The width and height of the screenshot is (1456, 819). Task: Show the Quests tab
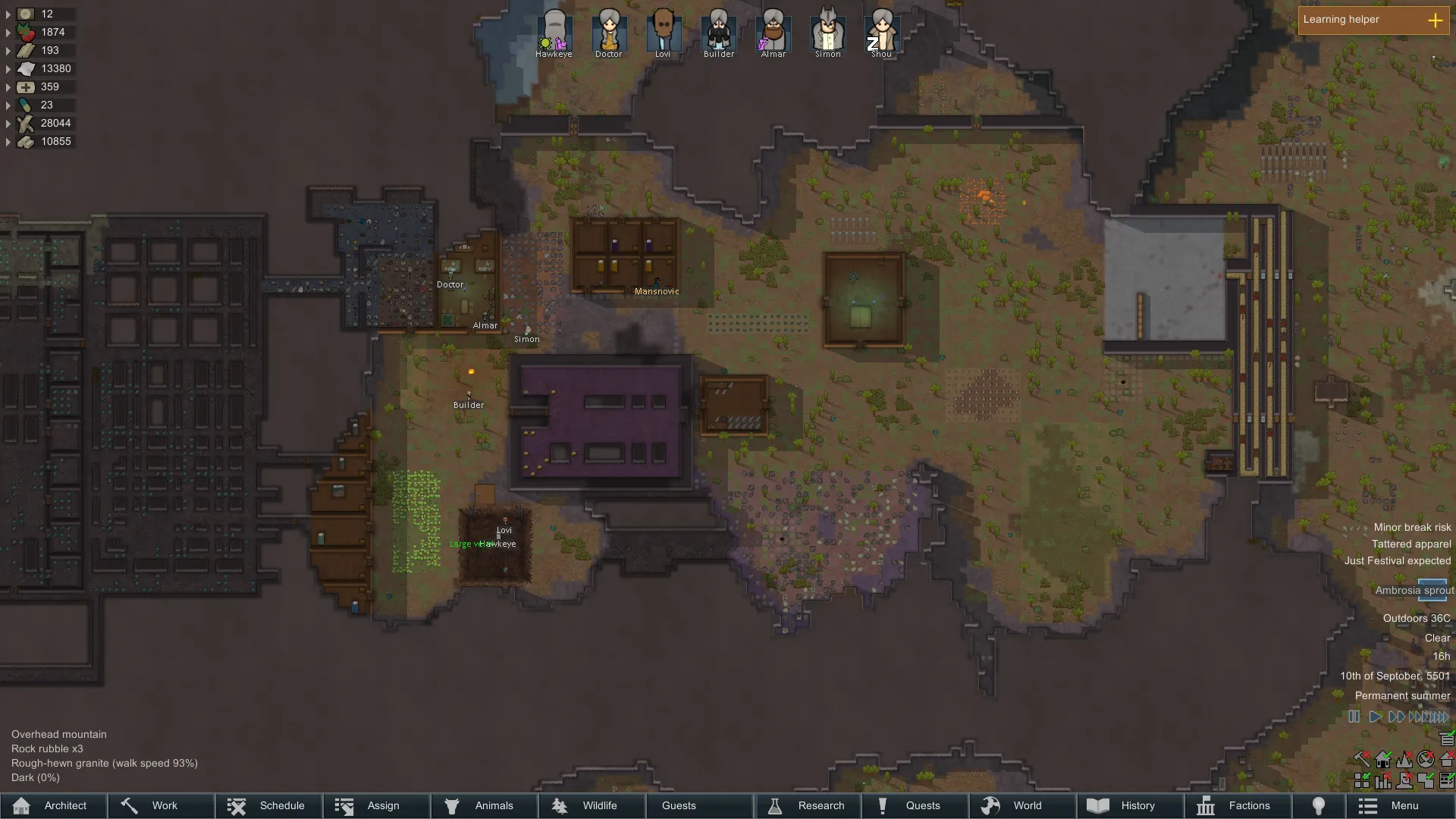pyautogui.click(x=915, y=805)
